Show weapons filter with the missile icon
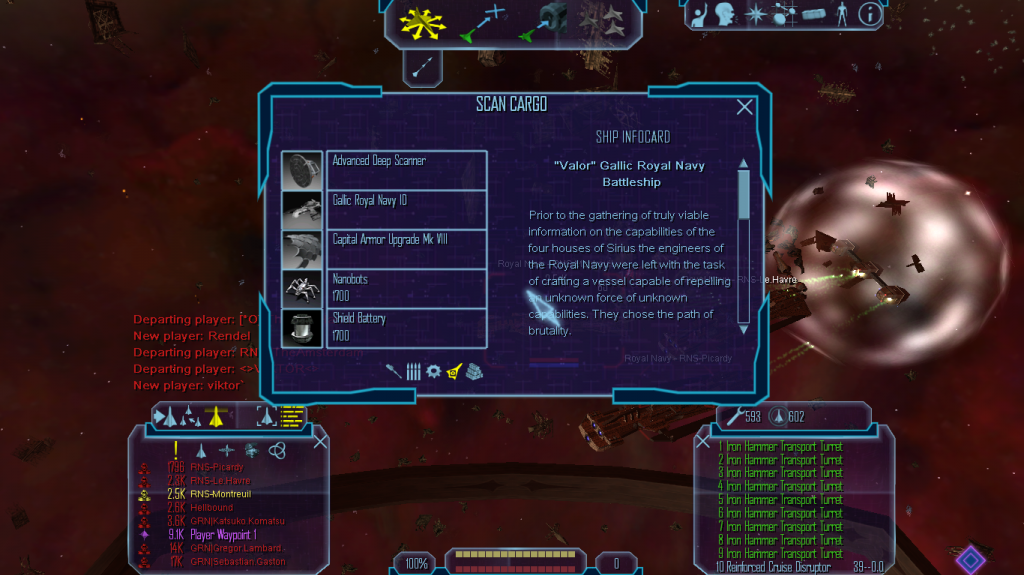This screenshot has width=1024, height=575. 394,371
